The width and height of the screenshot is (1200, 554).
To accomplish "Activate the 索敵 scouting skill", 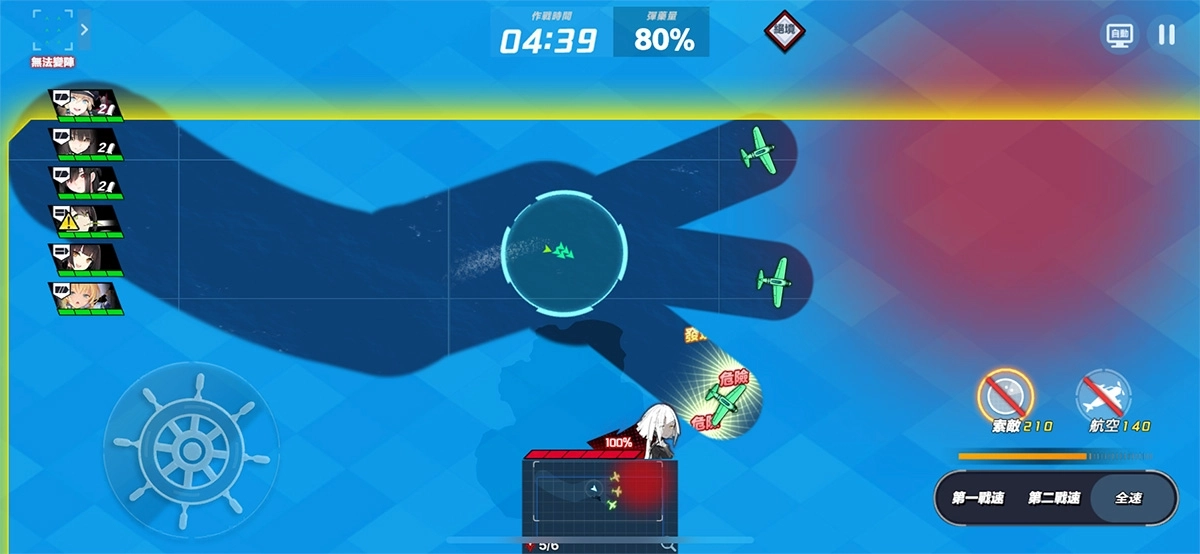I will (x=1004, y=397).
